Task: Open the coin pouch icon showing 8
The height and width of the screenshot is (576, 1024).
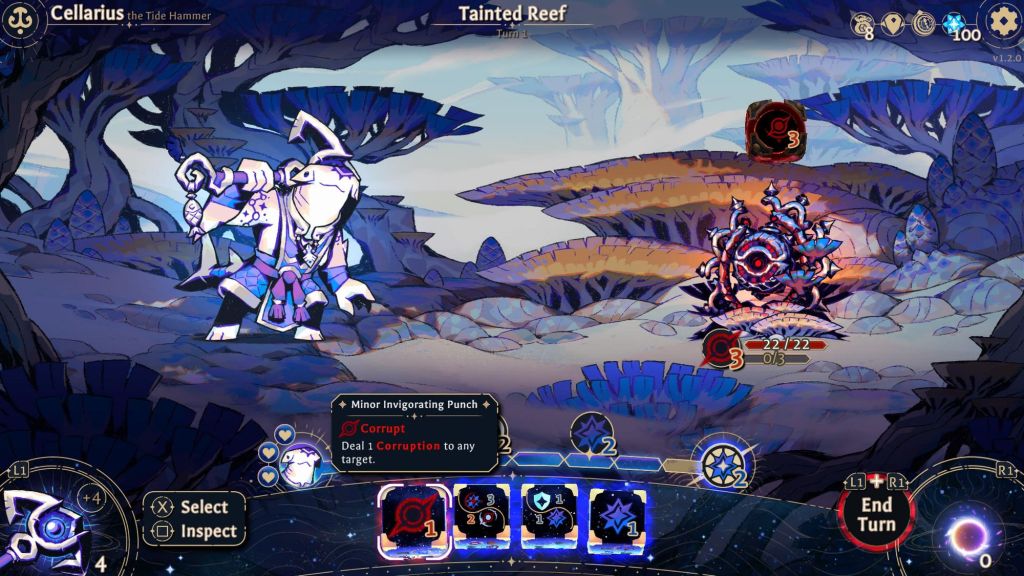Action: [x=862, y=23]
